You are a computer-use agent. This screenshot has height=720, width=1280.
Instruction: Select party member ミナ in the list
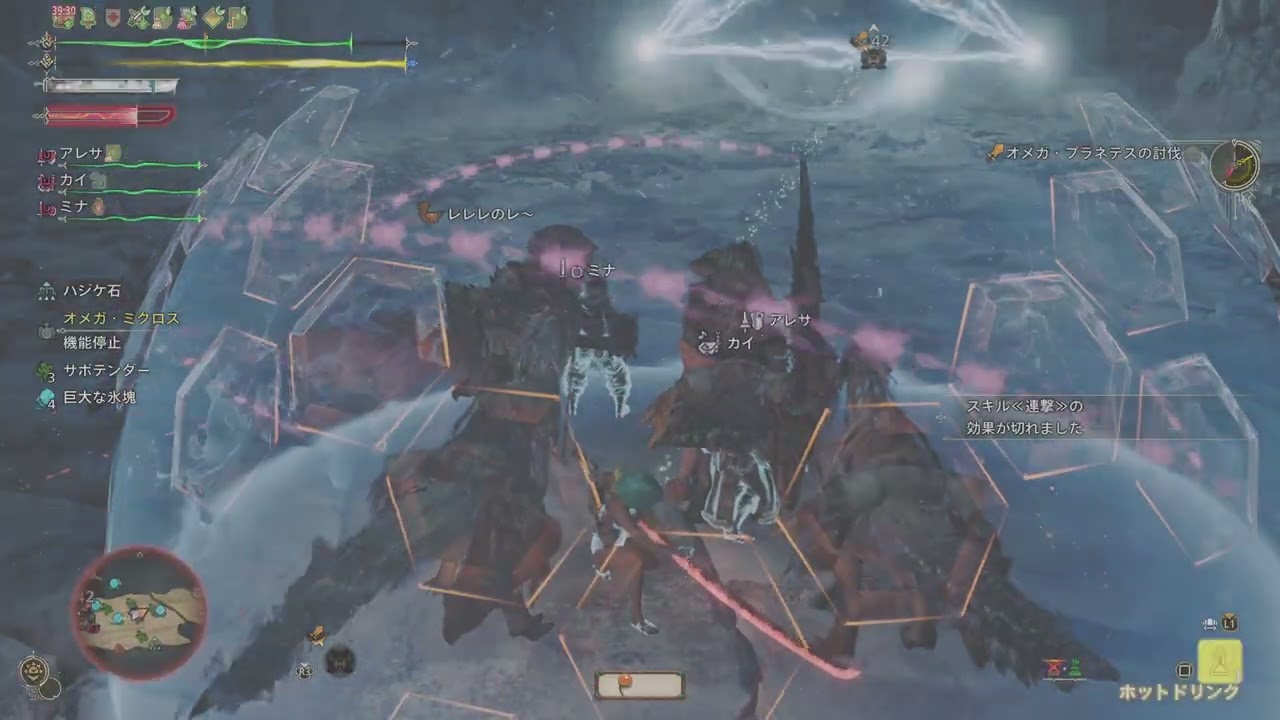(x=73, y=207)
